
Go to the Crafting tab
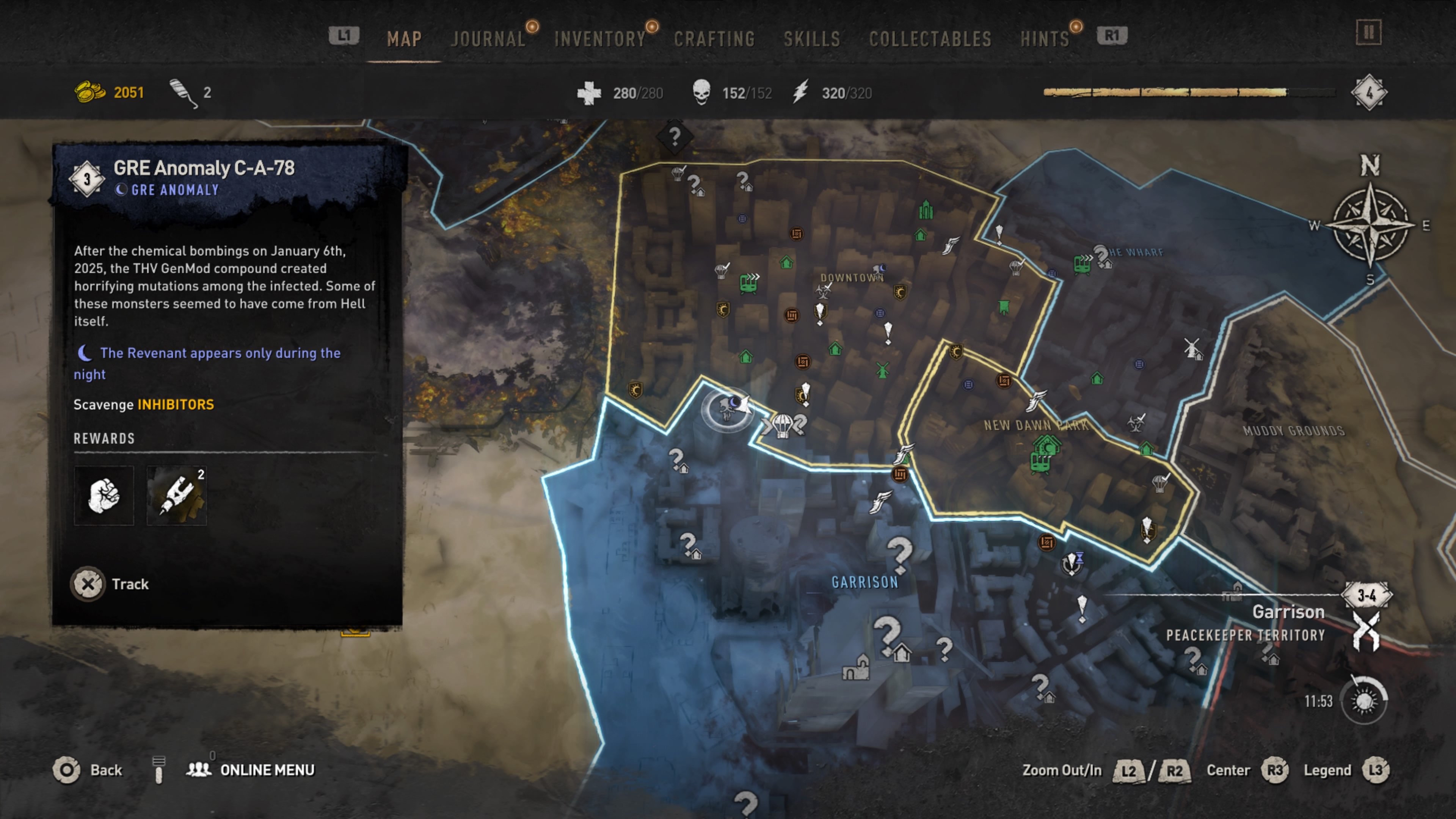(714, 39)
